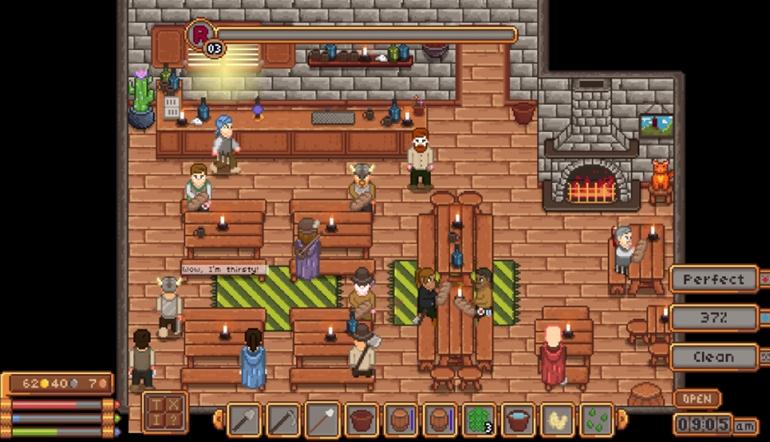Screen dimensions: 770x442
Task: Open the 37% occupancy panel
Action: pos(713,318)
